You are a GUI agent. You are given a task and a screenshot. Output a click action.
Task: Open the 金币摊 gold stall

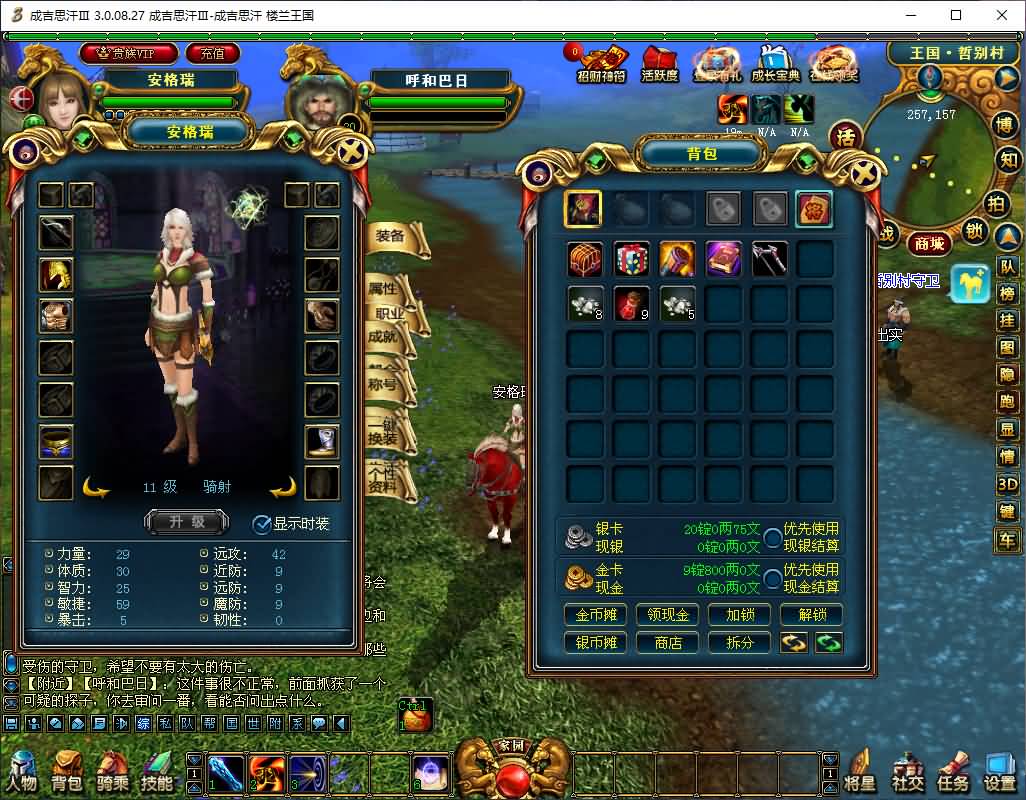click(x=596, y=615)
